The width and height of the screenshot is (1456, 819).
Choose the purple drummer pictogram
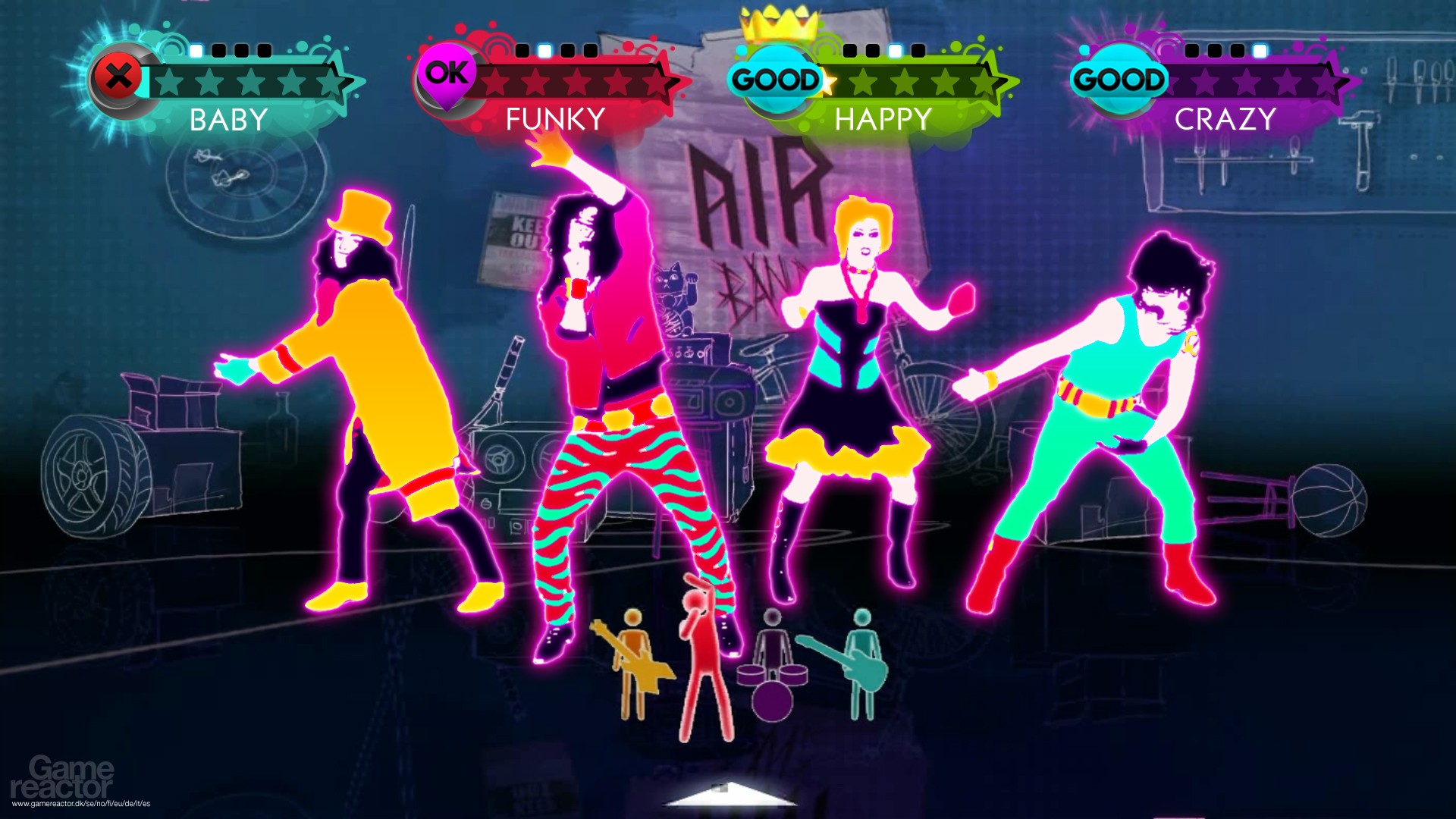click(772, 667)
